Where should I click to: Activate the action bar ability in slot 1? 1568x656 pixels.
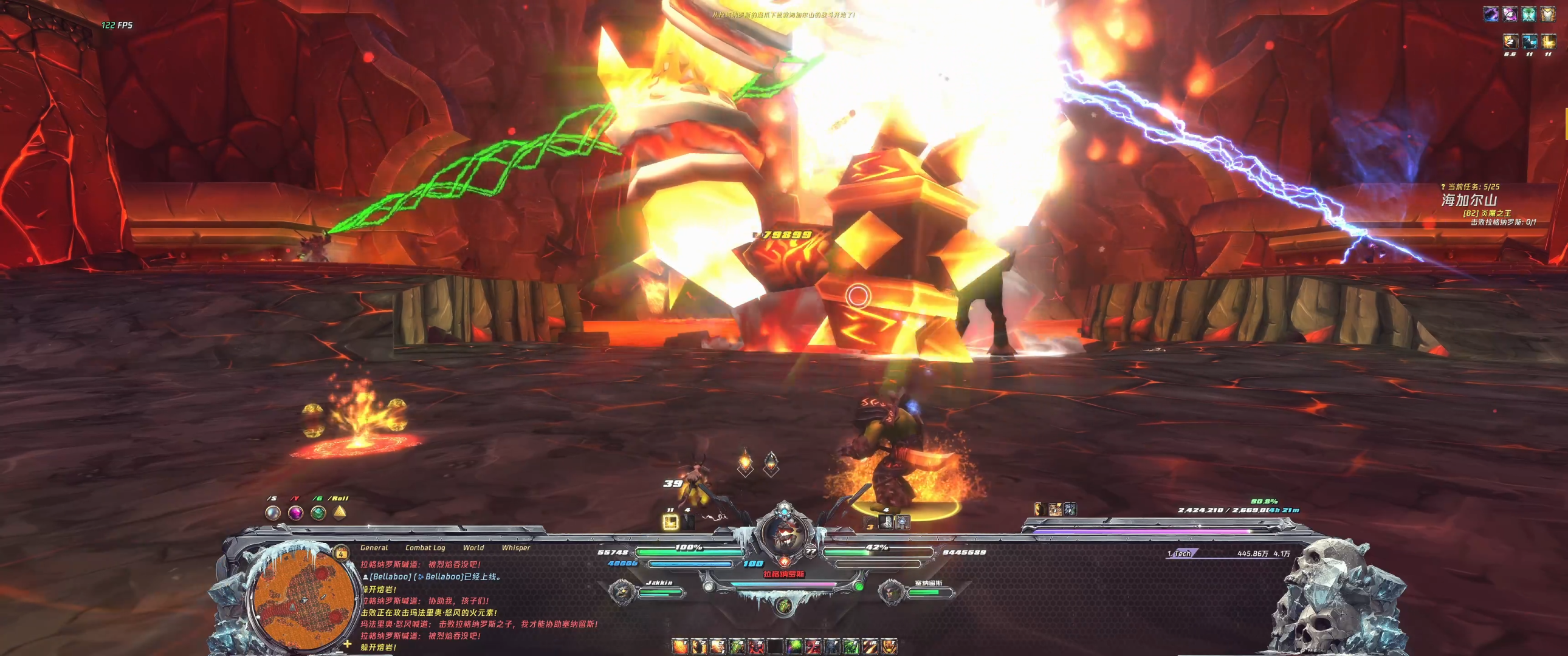679,646
